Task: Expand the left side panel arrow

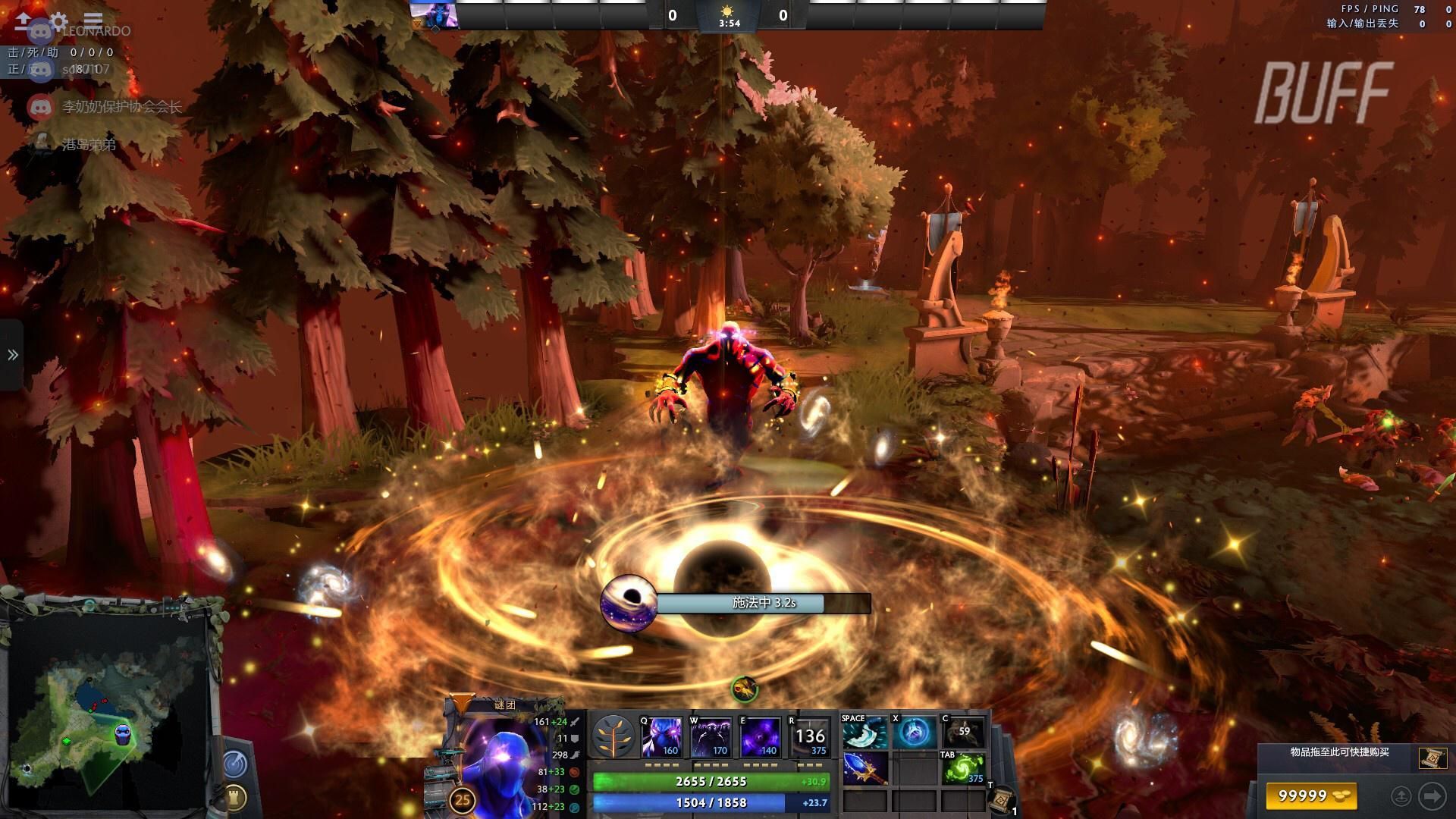Action: coord(12,355)
